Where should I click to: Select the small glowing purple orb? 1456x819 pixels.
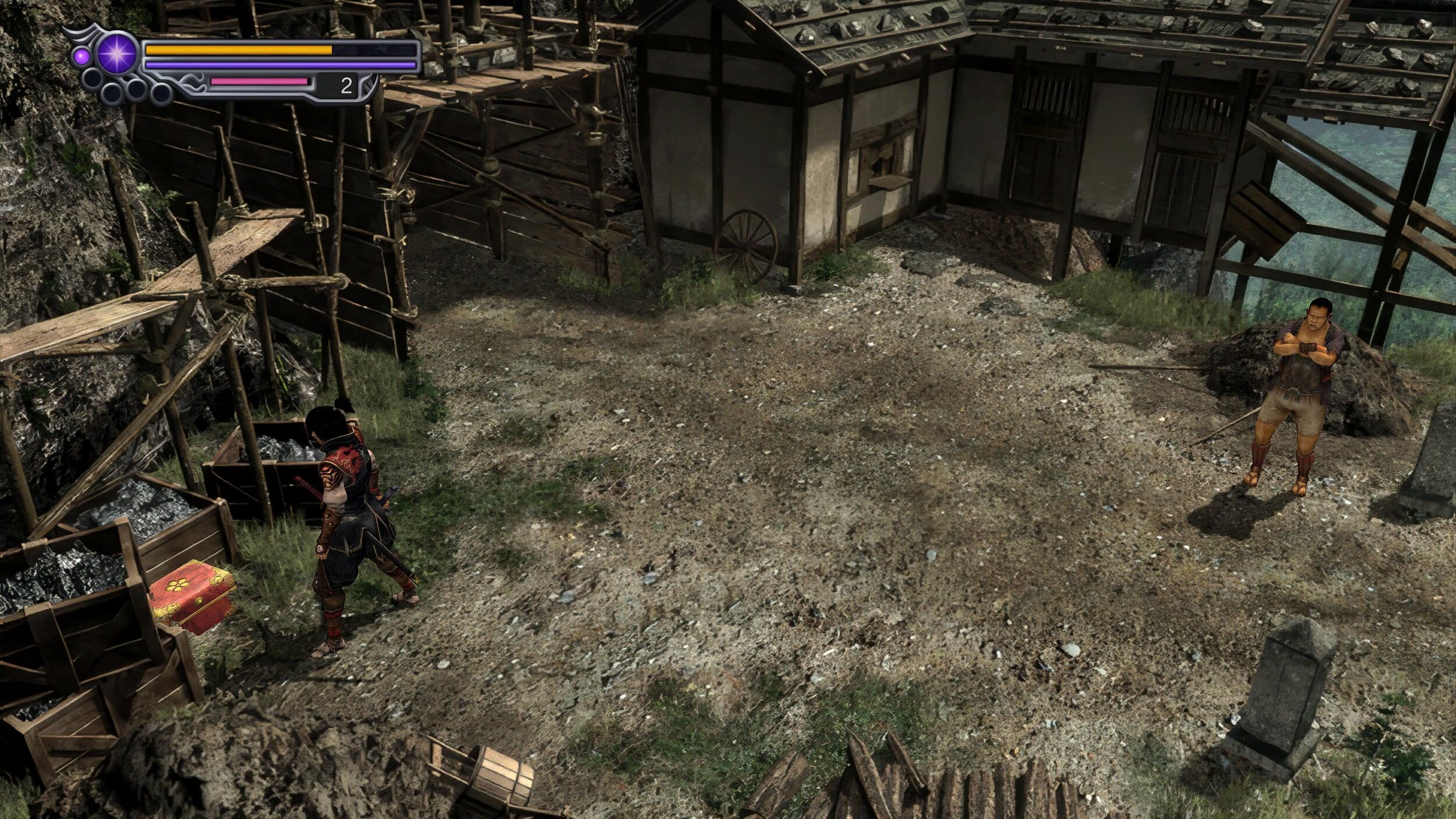point(82,55)
